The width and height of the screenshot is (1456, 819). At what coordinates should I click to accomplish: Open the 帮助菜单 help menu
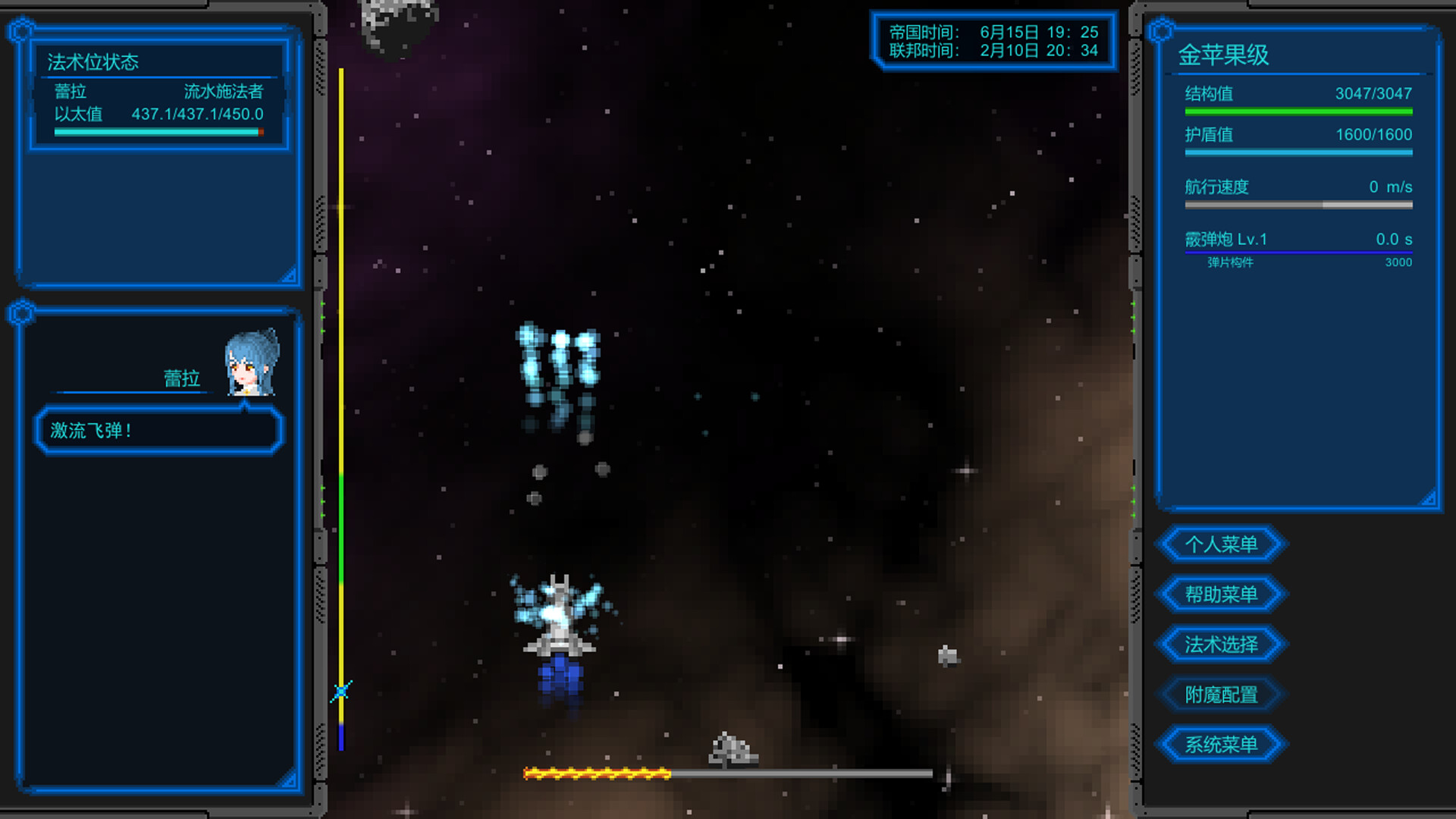tap(1222, 594)
